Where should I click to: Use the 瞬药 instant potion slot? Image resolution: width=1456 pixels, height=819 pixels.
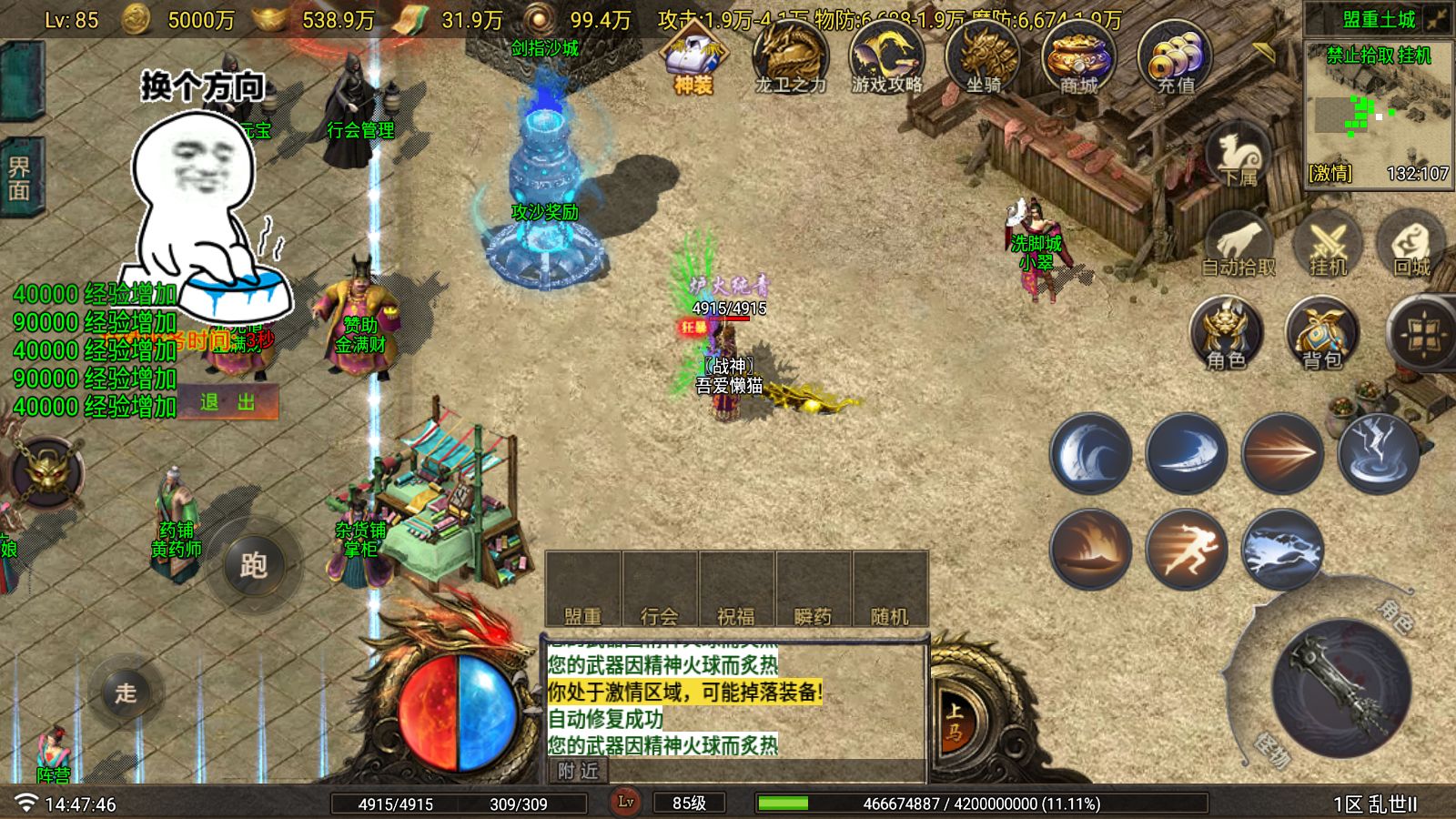tap(813, 590)
